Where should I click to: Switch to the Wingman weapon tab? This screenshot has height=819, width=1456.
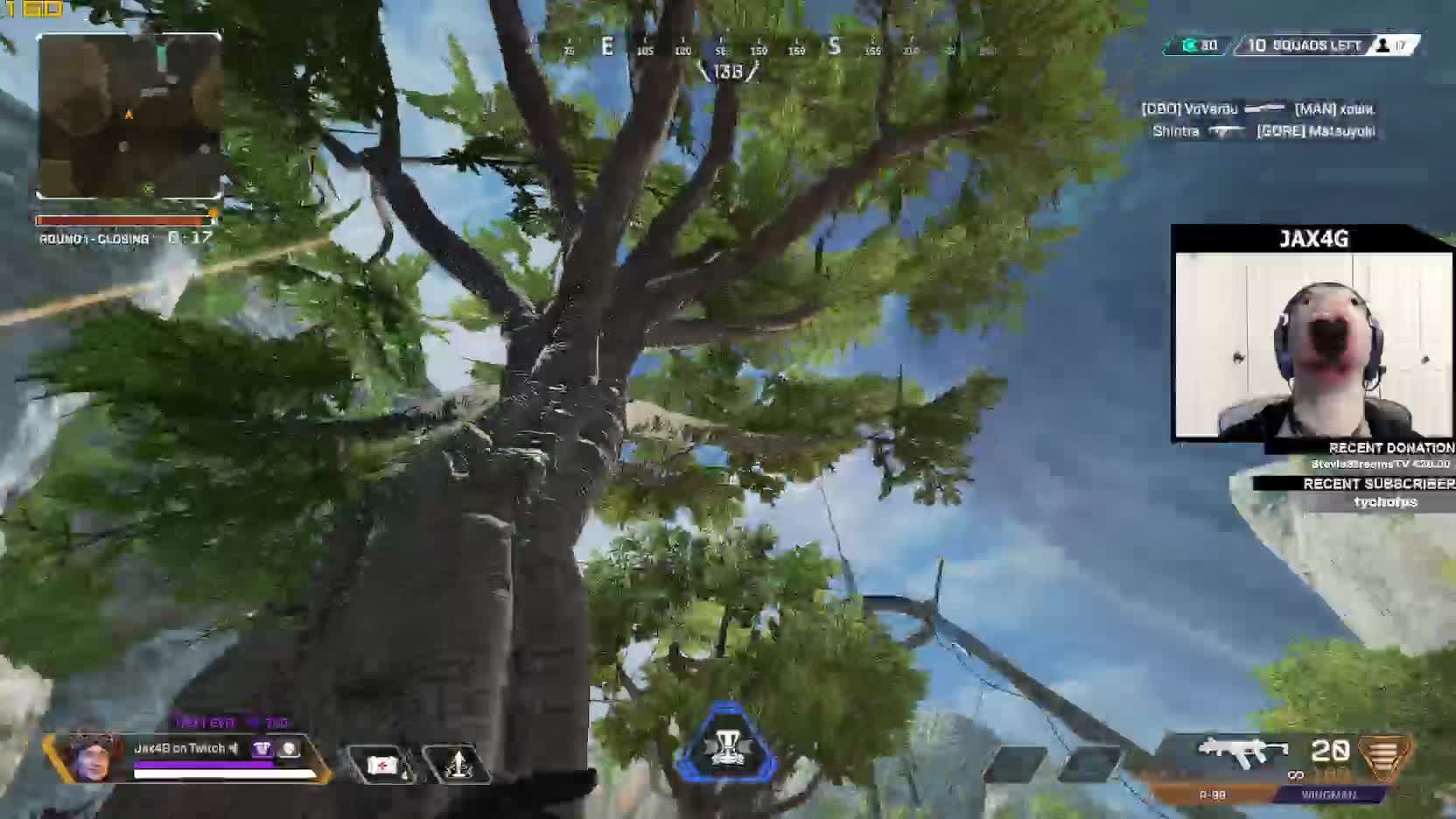click(x=1328, y=794)
